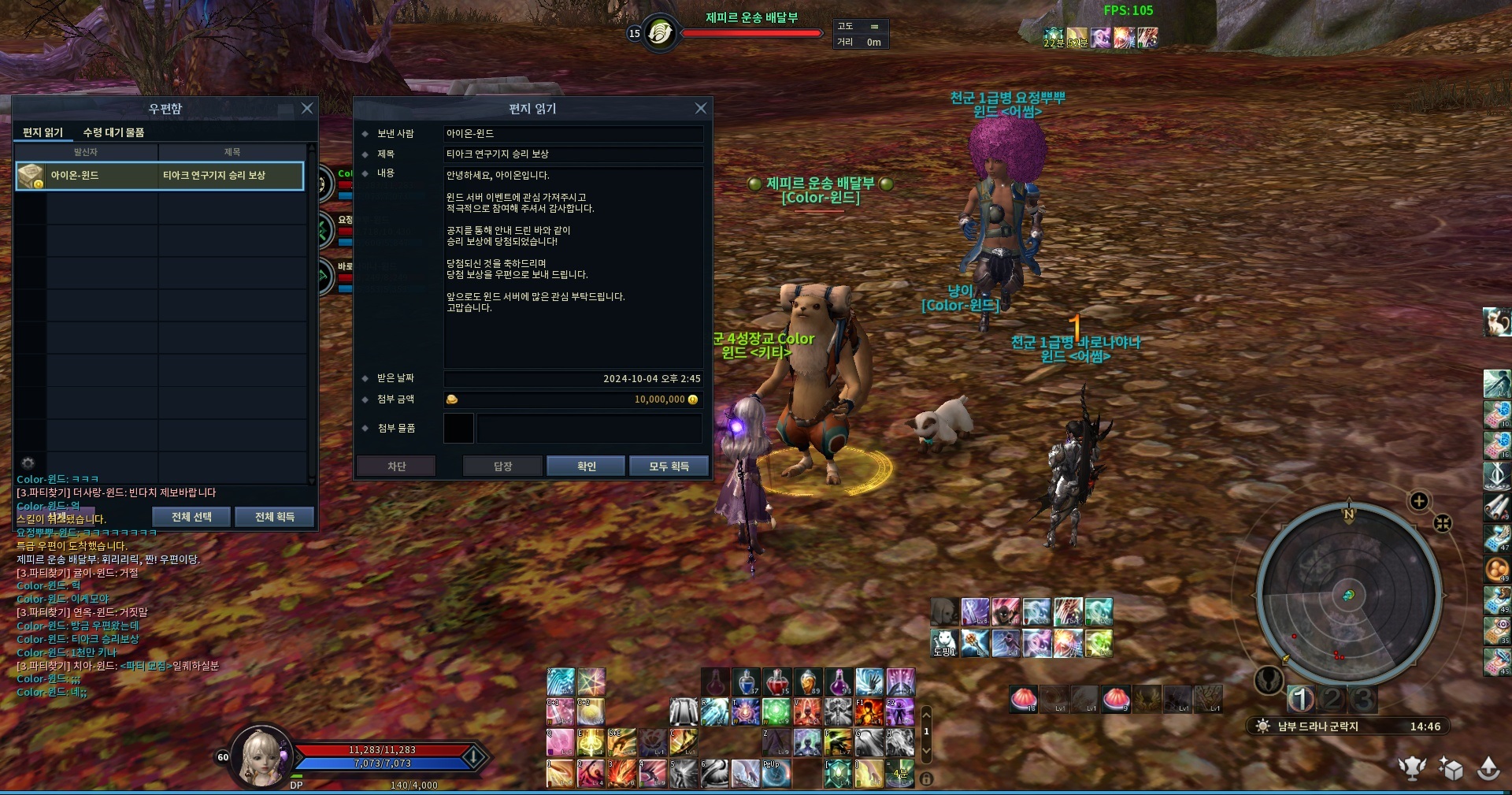Click the 전체 획득 collect-all button
The image size is (1512, 795).
(274, 517)
